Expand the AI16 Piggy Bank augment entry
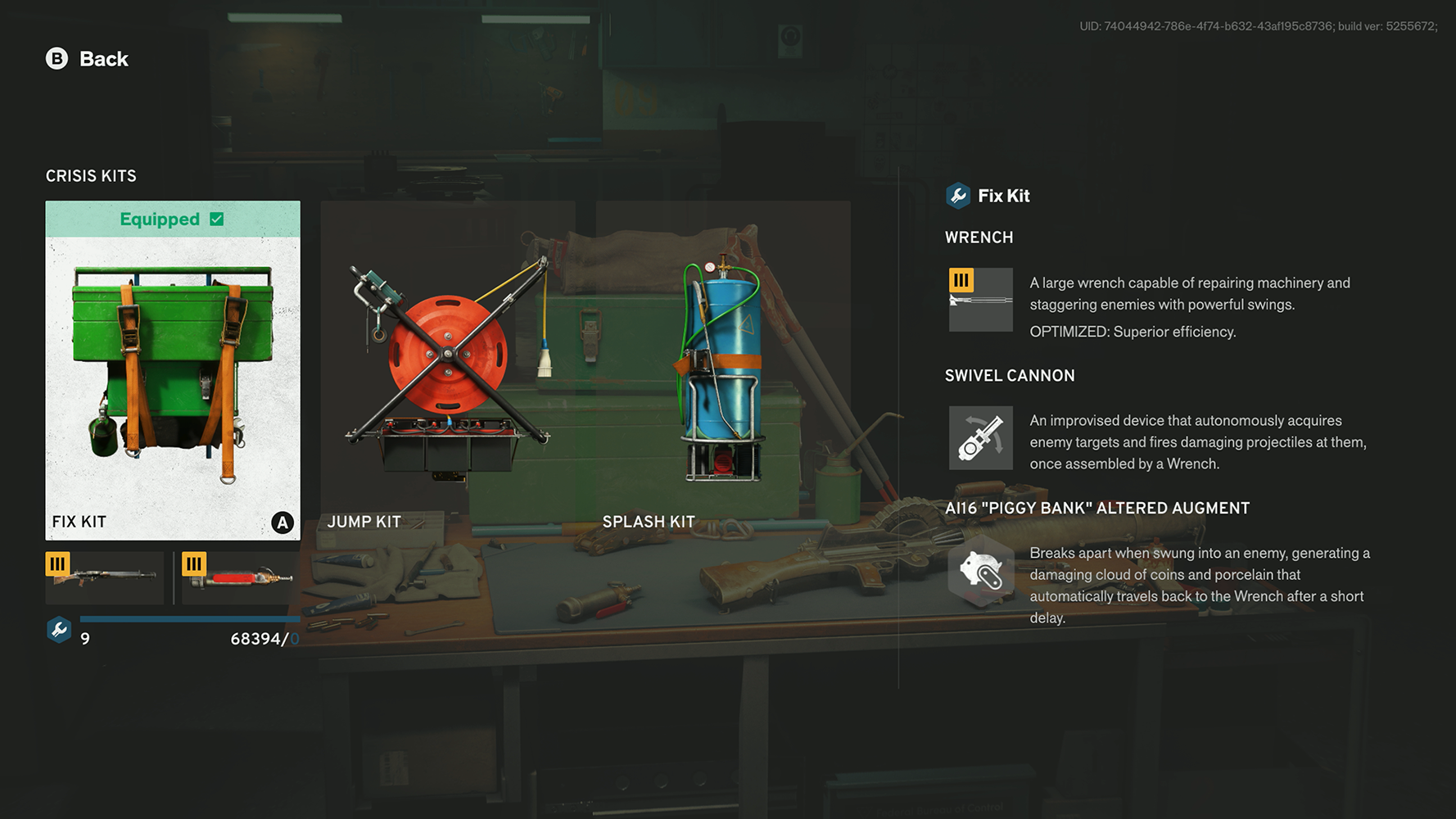This screenshot has width=1456, height=819. pyautogui.click(x=1097, y=508)
